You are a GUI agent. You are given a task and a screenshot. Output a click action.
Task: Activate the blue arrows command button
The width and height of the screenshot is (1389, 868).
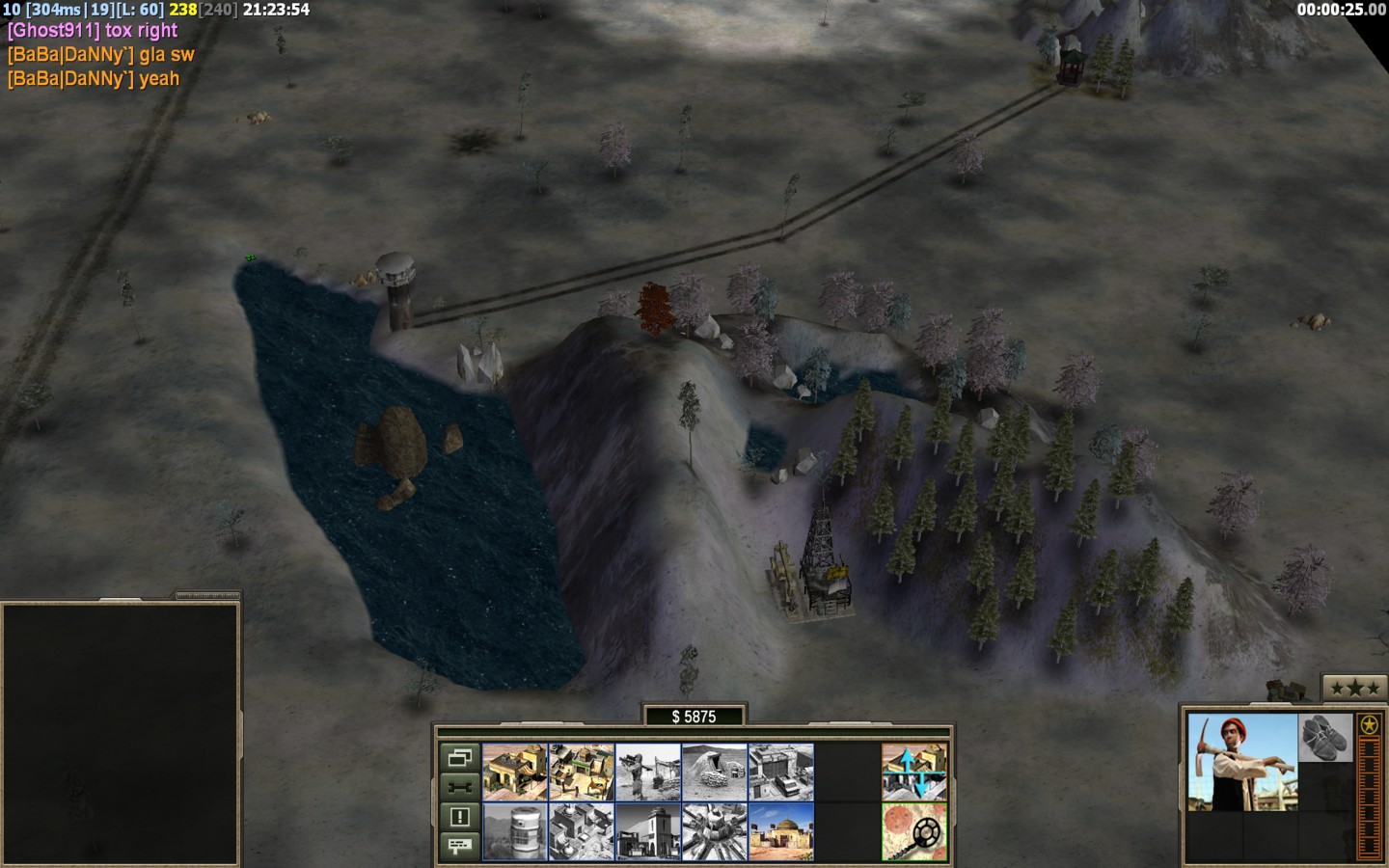pyautogui.click(x=913, y=772)
